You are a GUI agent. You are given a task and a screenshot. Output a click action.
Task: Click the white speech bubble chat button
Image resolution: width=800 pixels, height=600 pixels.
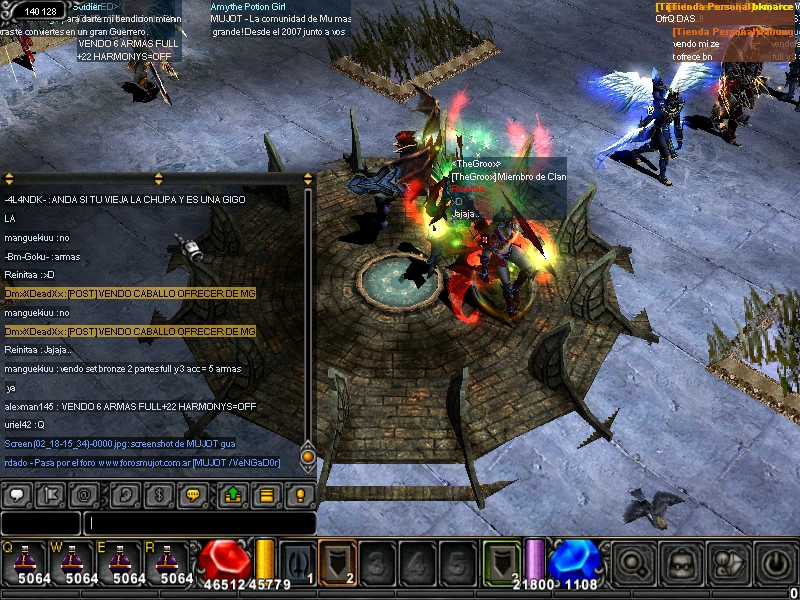coord(17,495)
